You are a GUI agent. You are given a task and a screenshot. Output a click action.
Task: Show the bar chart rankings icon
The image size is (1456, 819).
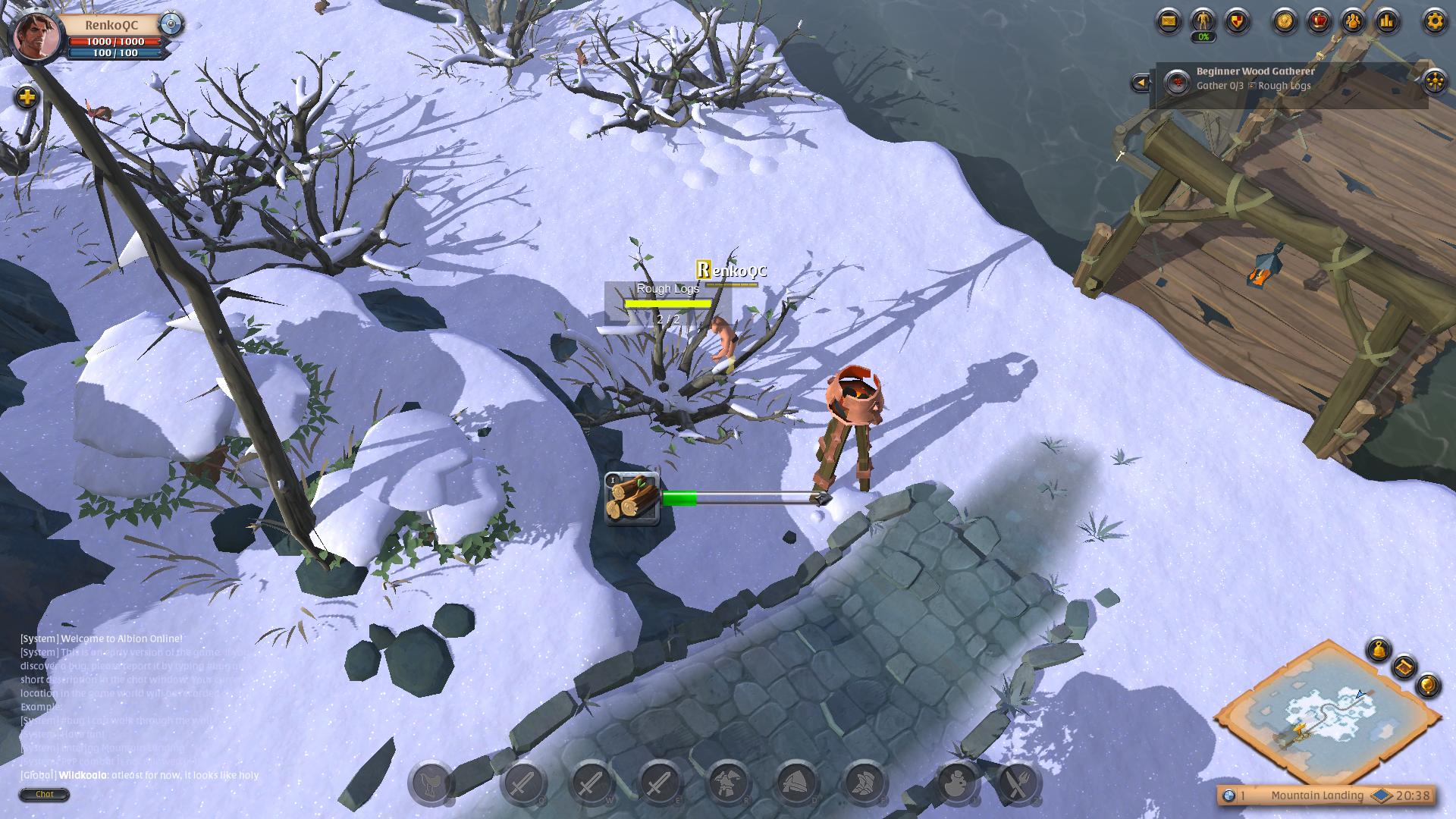coord(1388,21)
